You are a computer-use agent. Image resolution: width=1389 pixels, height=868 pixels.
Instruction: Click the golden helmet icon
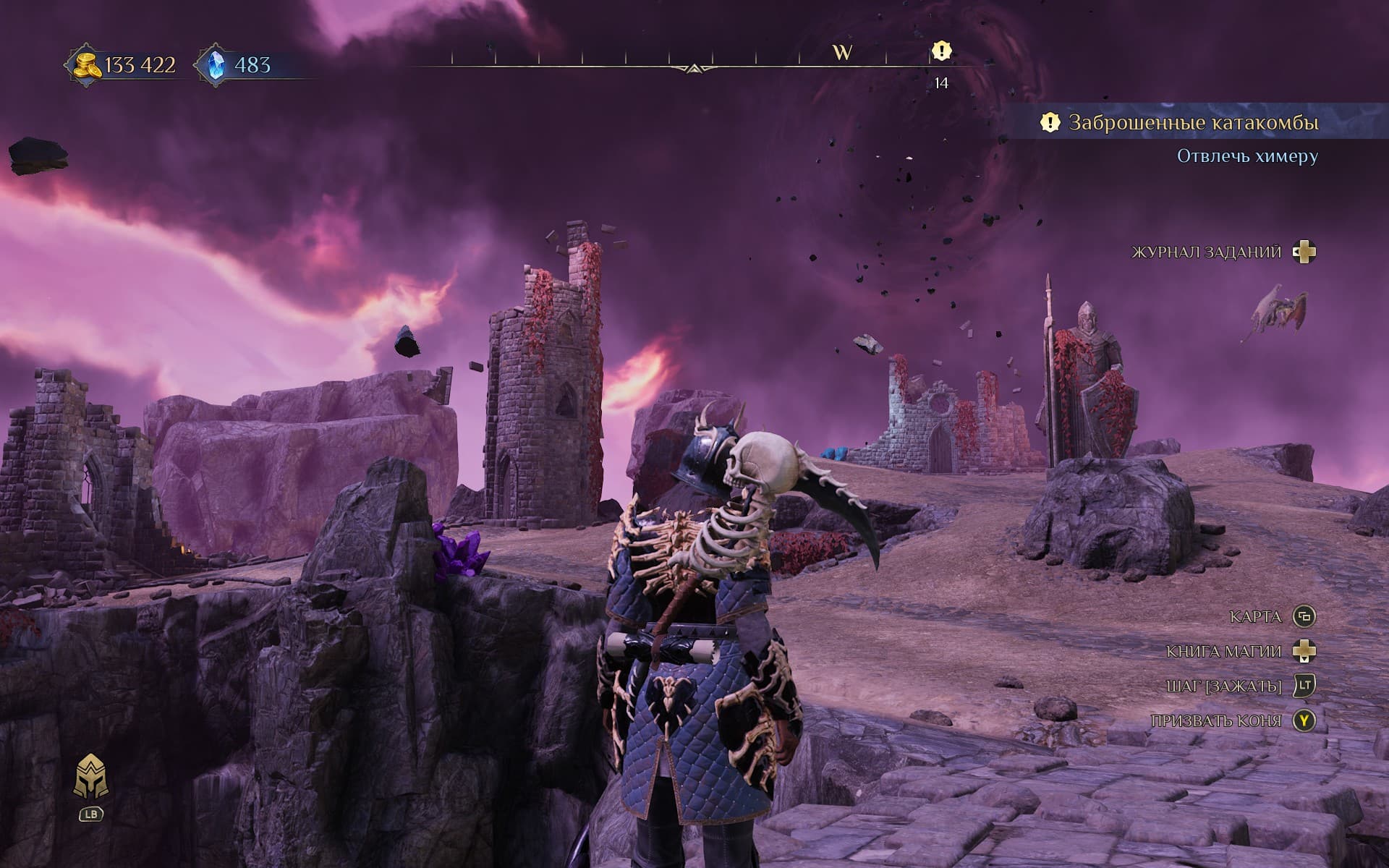pyautogui.click(x=91, y=777)
